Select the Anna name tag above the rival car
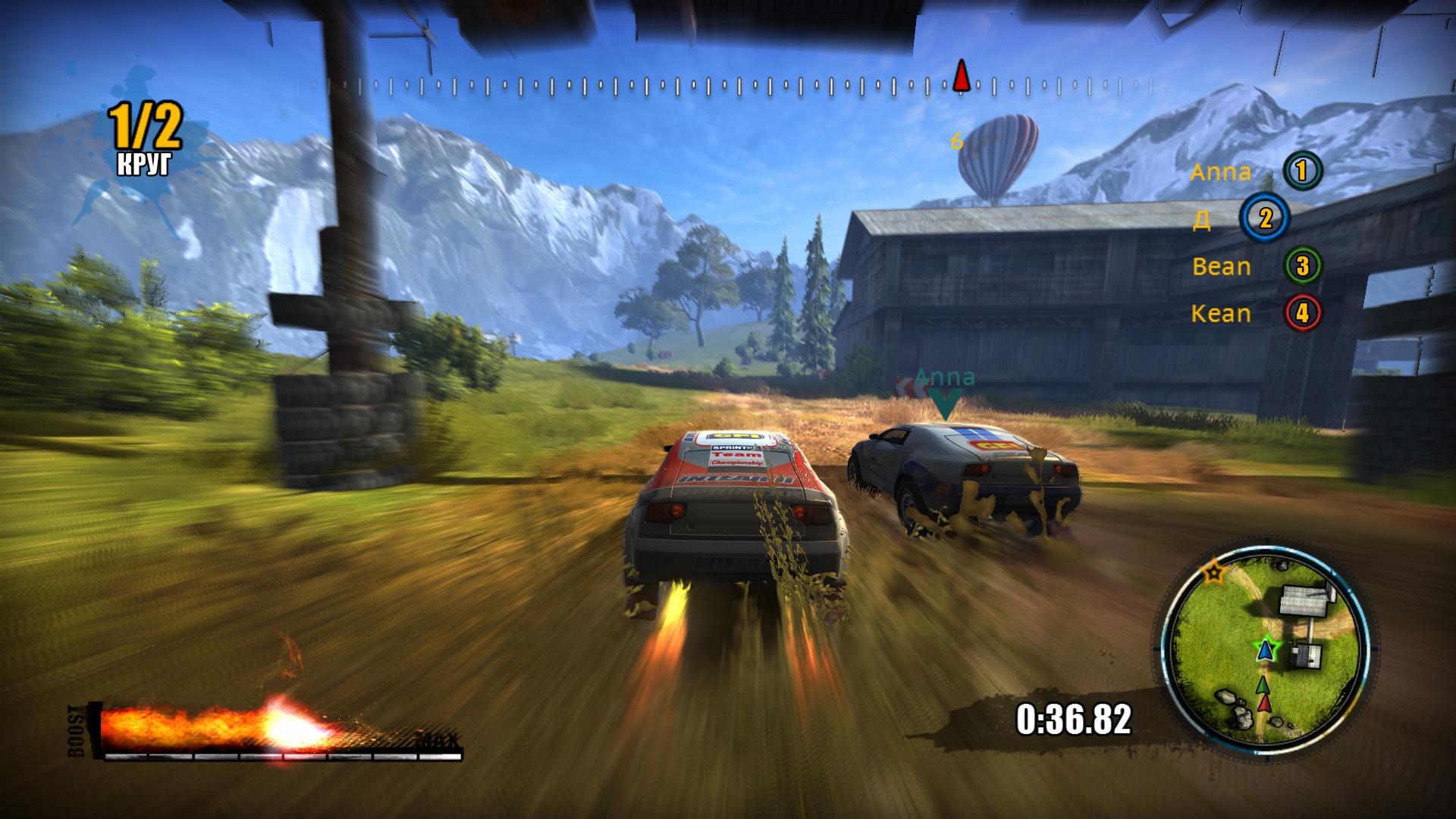This screenshot has width=1456, height=819. pos(944,378)
